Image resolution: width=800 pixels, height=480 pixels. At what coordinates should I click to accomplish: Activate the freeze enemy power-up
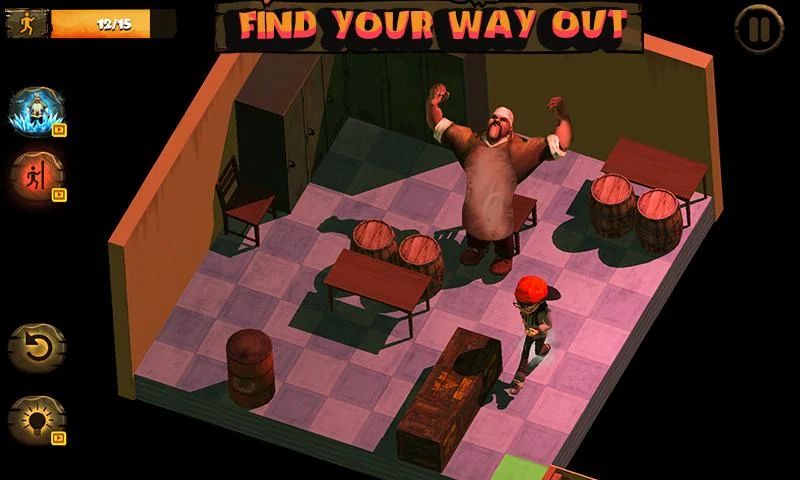click(36, 110)
